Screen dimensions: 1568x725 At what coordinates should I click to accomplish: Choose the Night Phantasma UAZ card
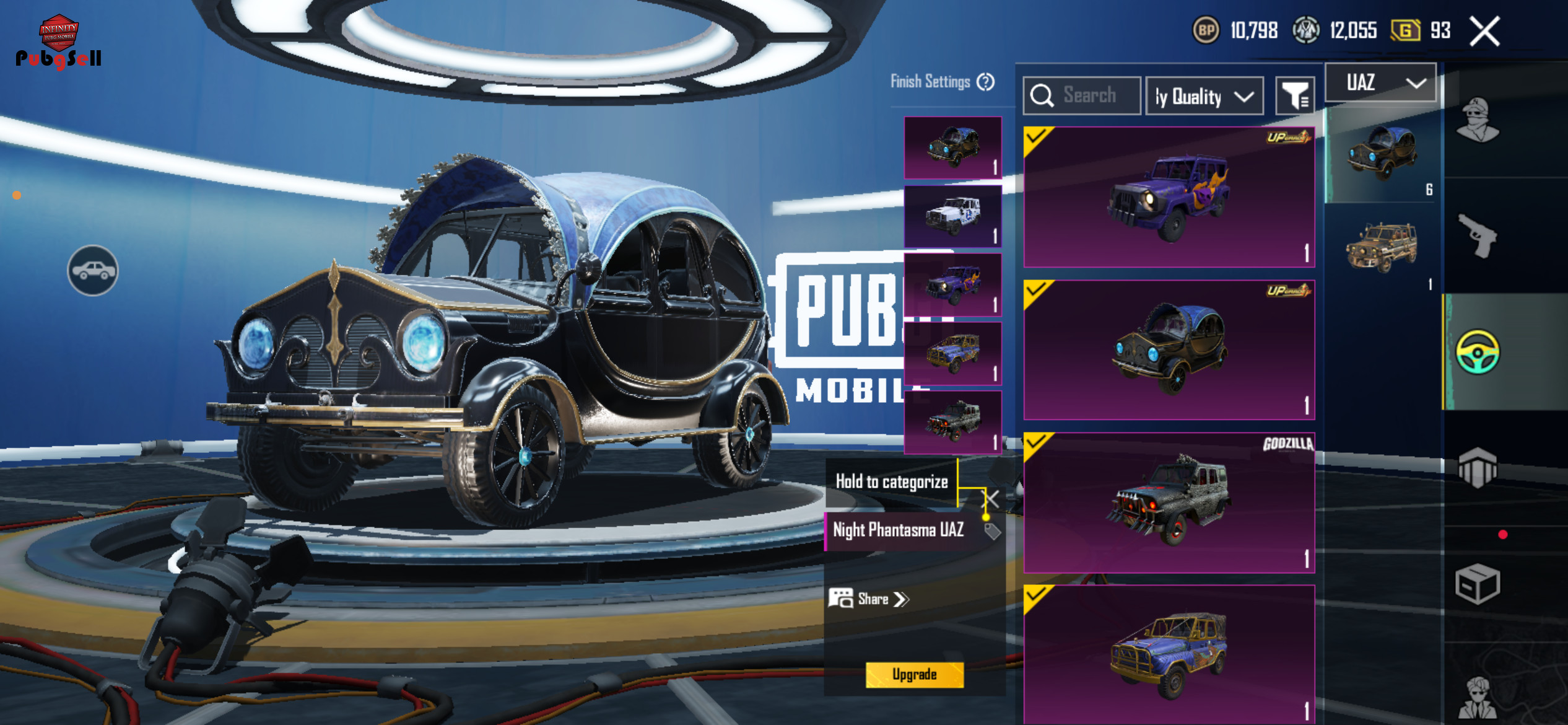[1169, 349]
